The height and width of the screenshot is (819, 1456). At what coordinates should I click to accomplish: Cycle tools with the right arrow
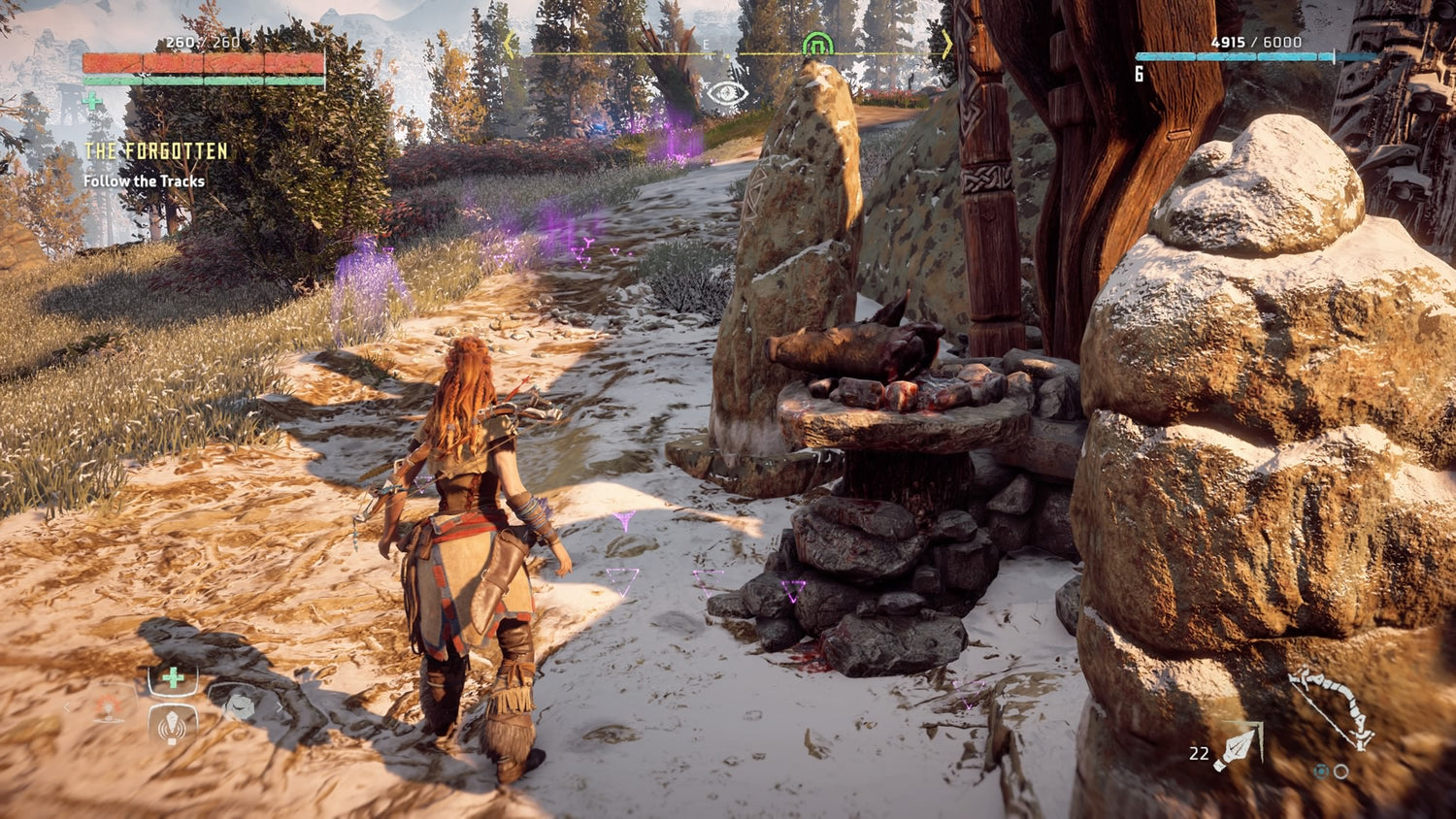point(280,707)
